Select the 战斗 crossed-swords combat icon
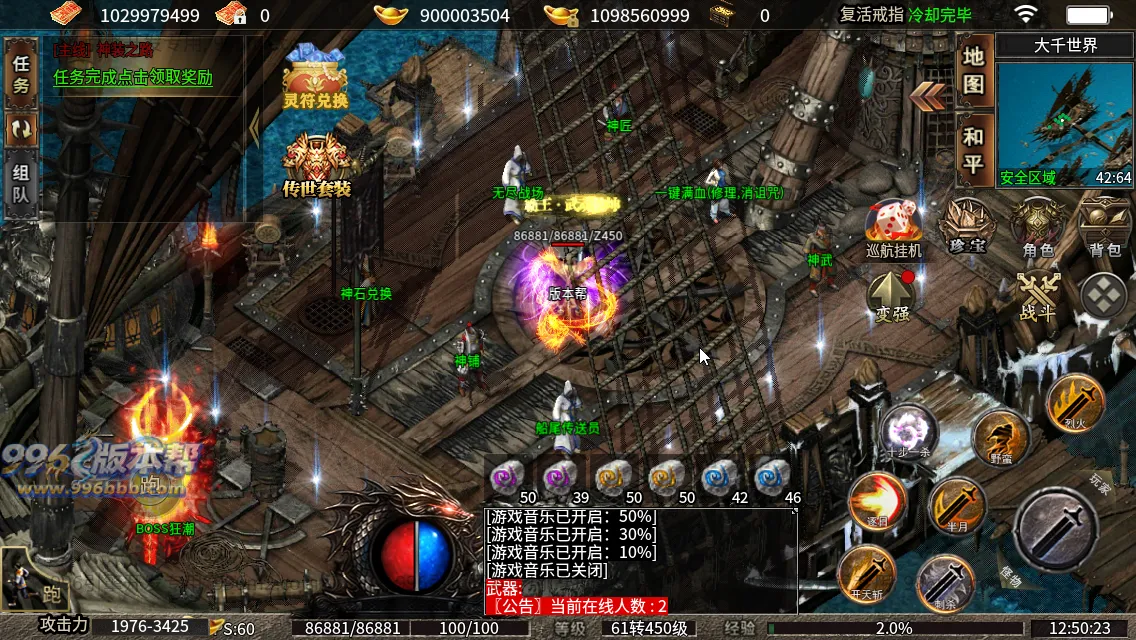The image size is (1136, 640). tap(1037, 295)
